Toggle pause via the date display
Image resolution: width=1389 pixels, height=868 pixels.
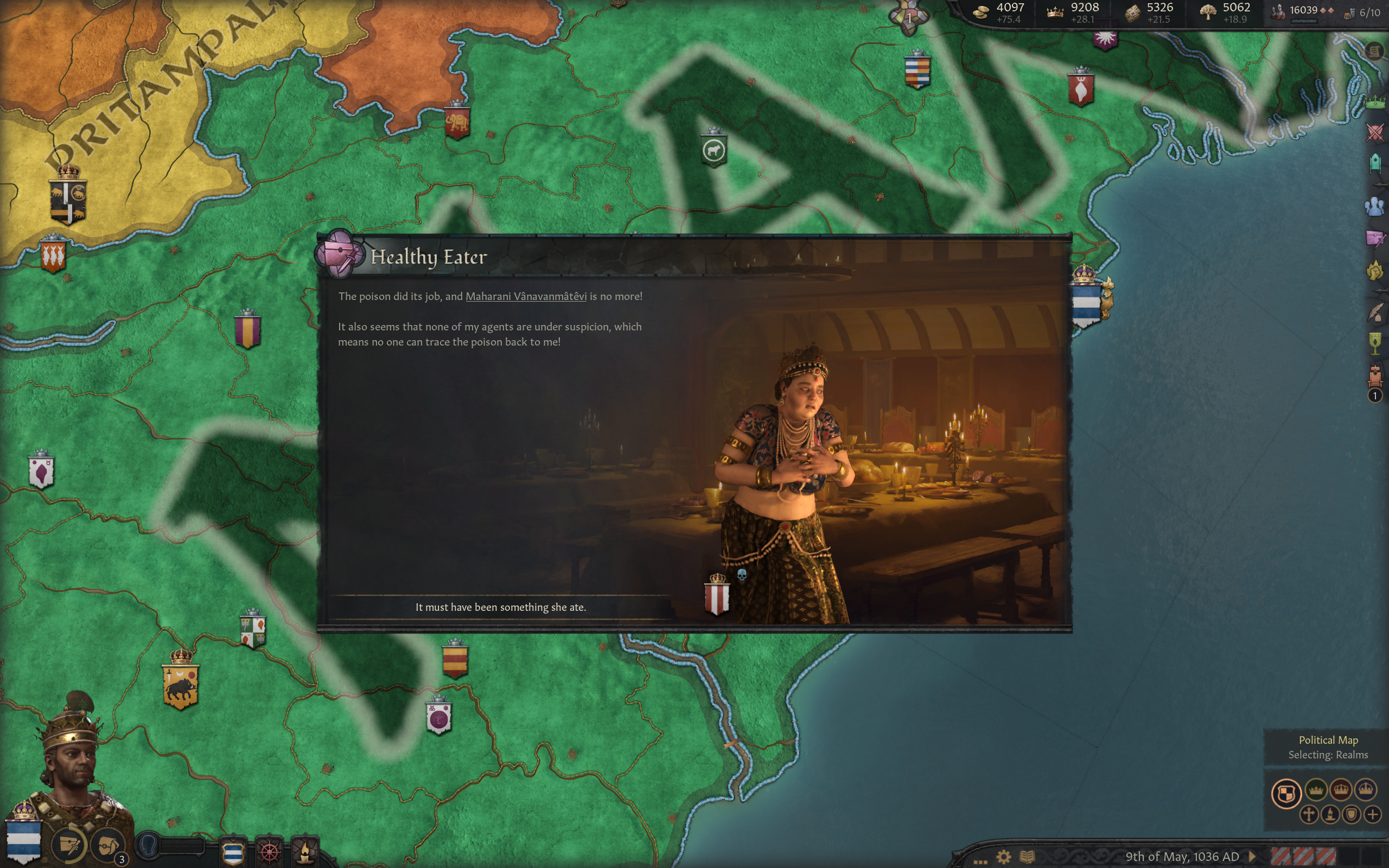(1182, 857)
